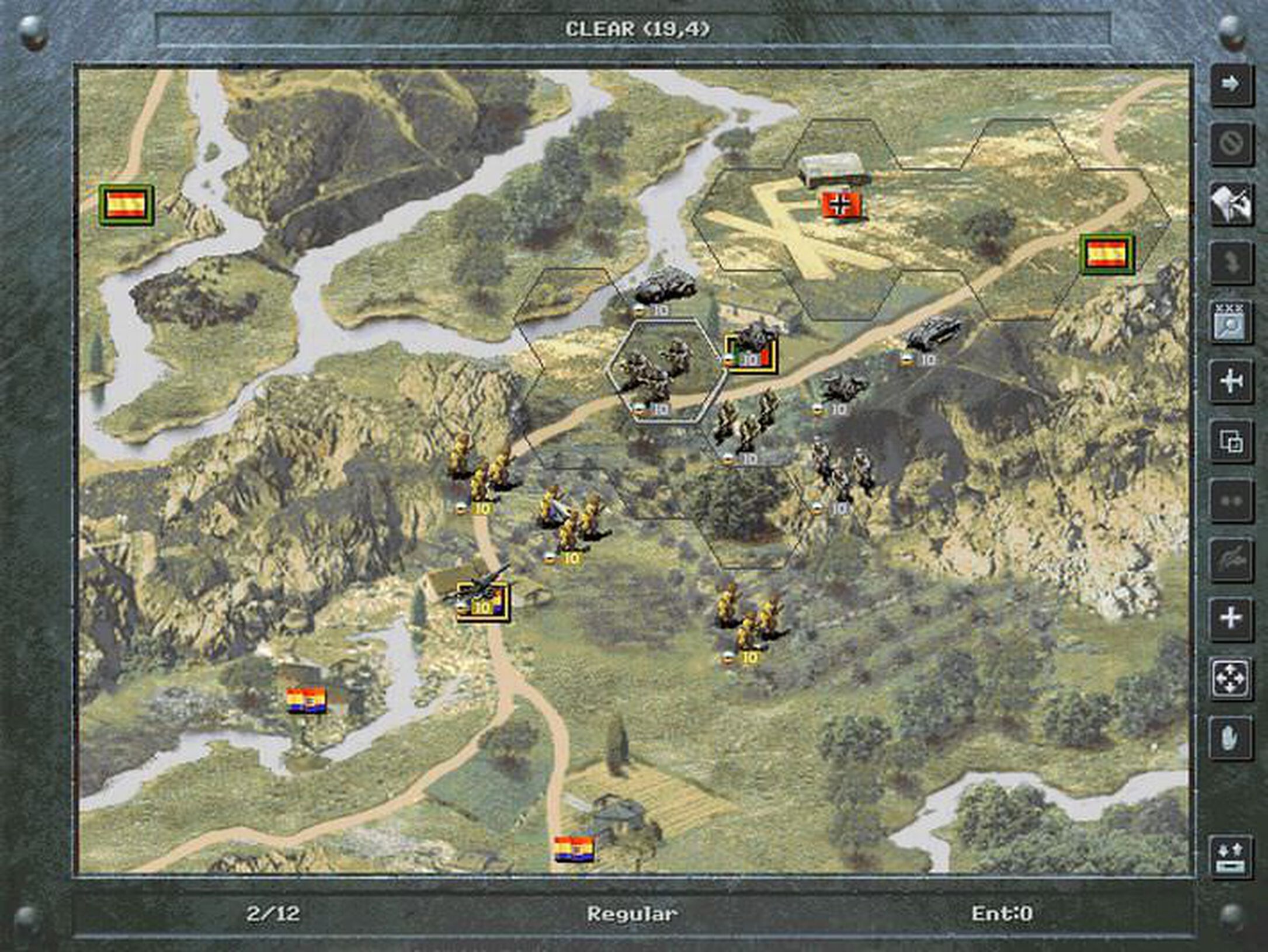Click the plus reinforcement icon on sidebar

[1231, 617]
